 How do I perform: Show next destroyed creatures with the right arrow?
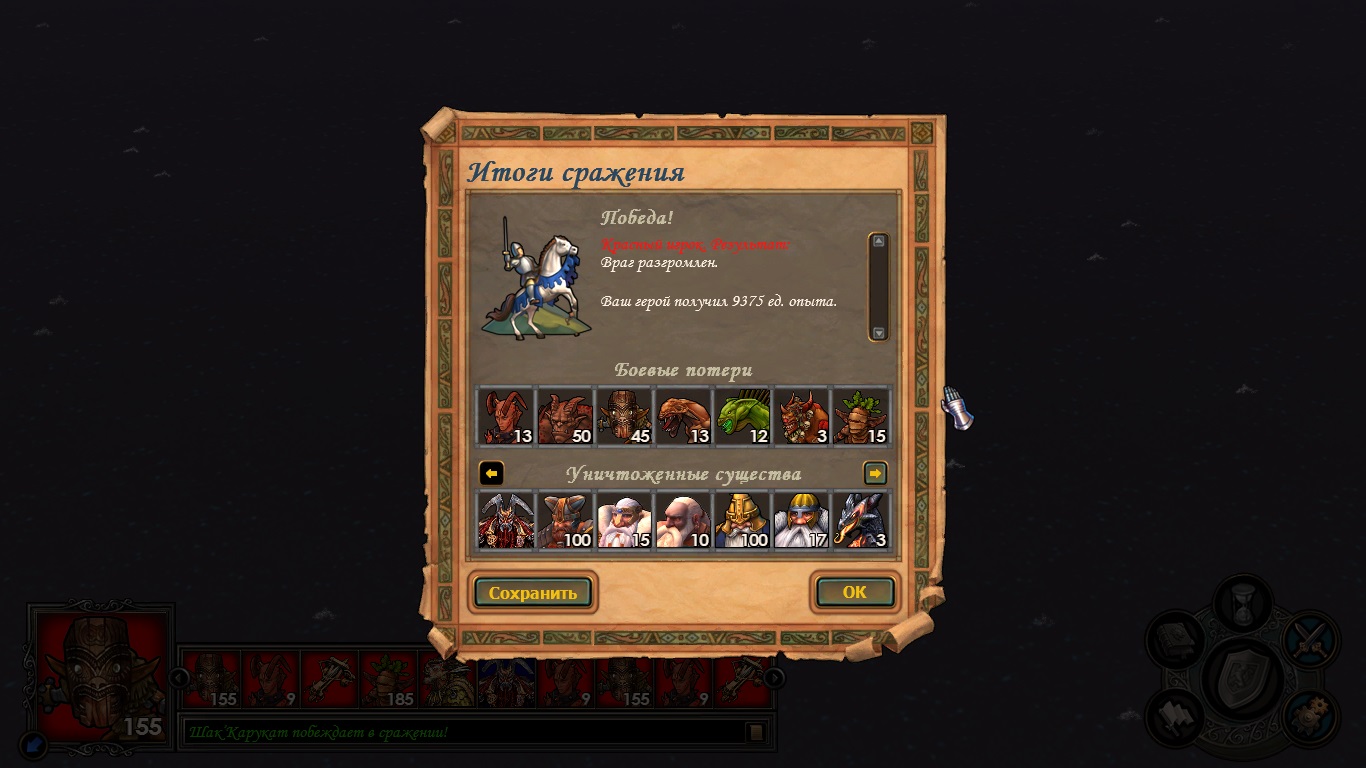[875, 473]
